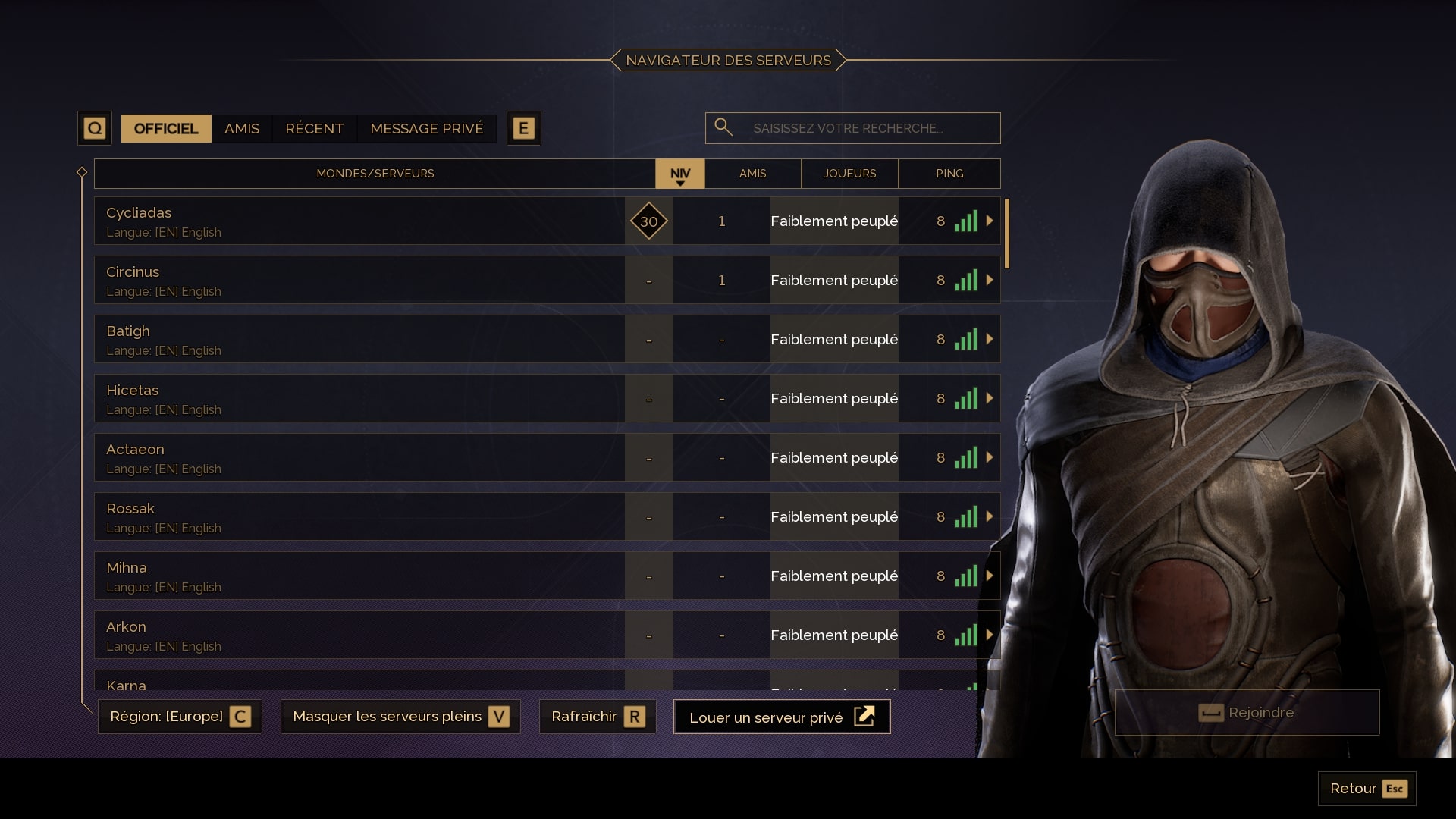Click the E next-tab icon

[522, 128]
